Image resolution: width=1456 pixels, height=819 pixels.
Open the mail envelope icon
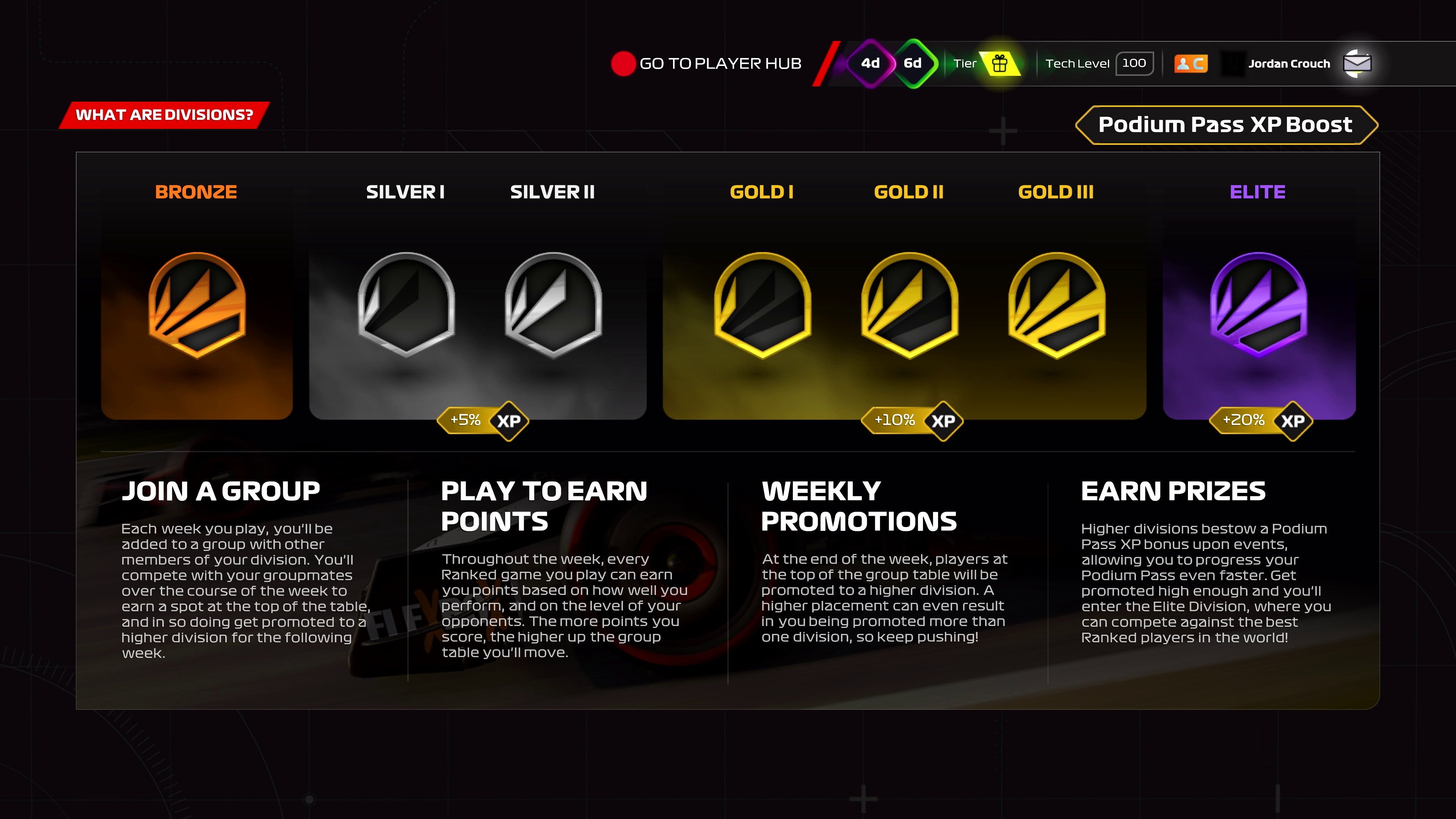[x=1358, y=63]
